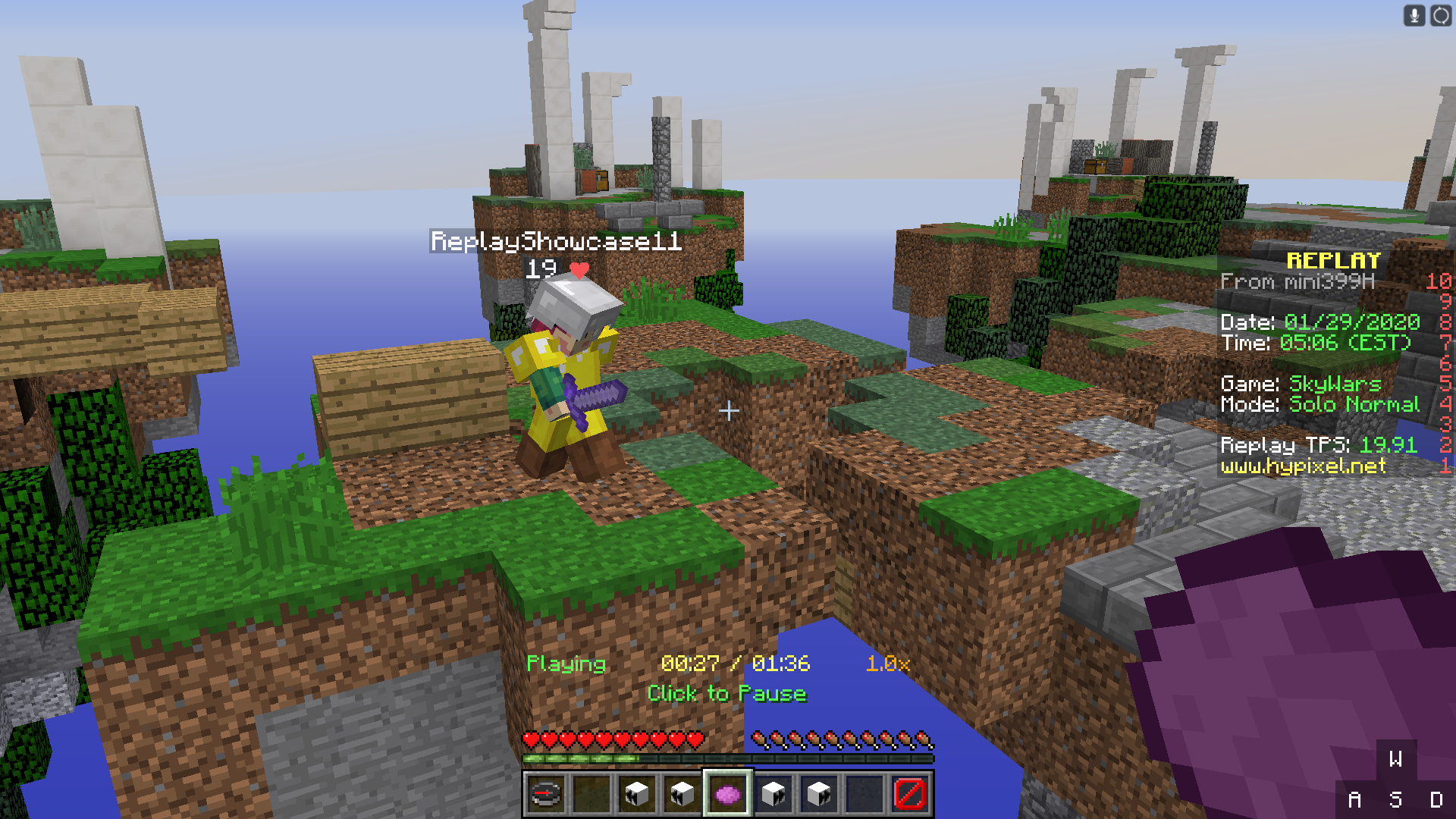The image size is (1456, 819).
Task: Select the player head in hotbar slot four
Action: pos(683,794)
